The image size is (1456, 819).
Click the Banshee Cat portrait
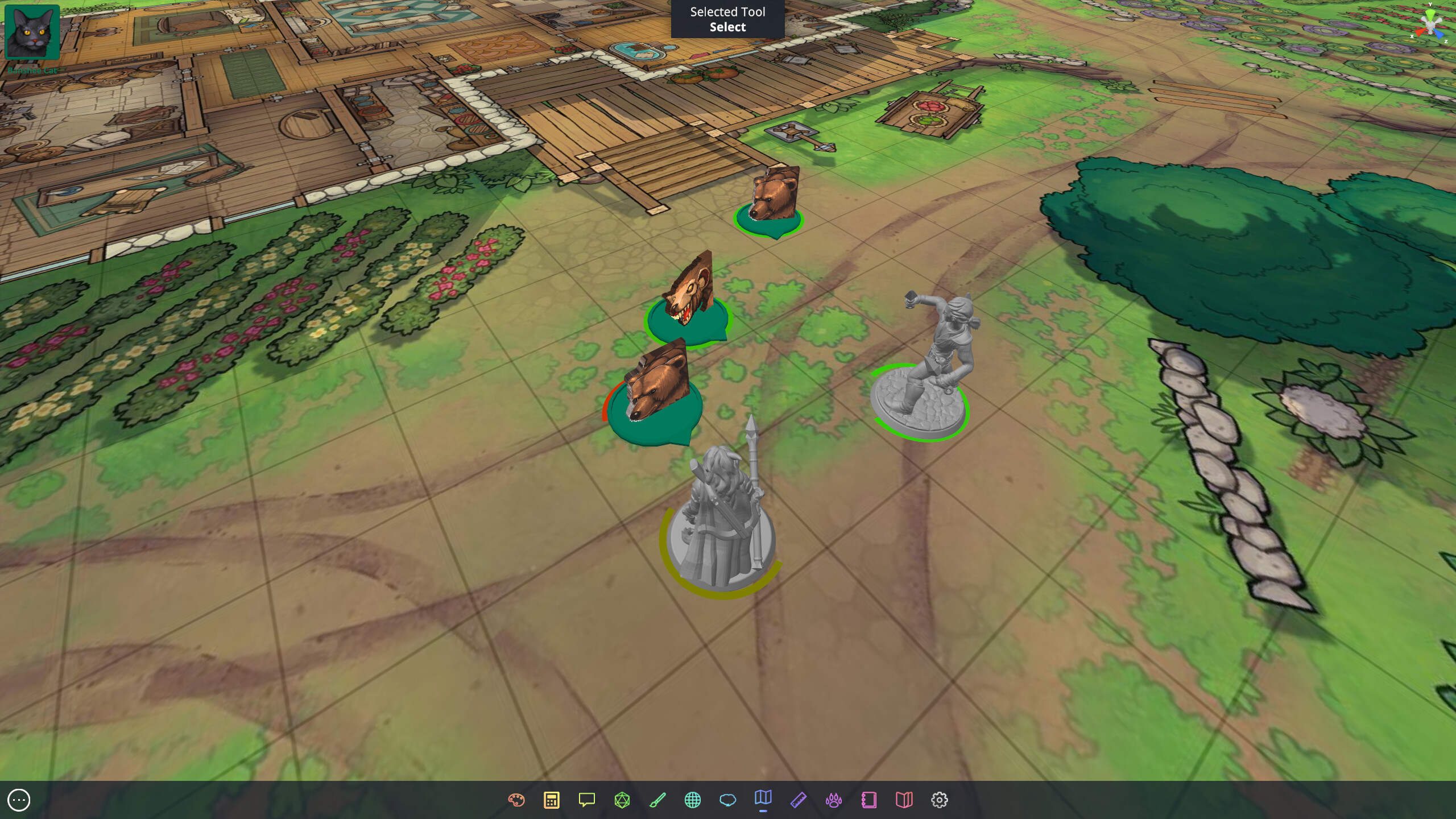click(32, 31)
